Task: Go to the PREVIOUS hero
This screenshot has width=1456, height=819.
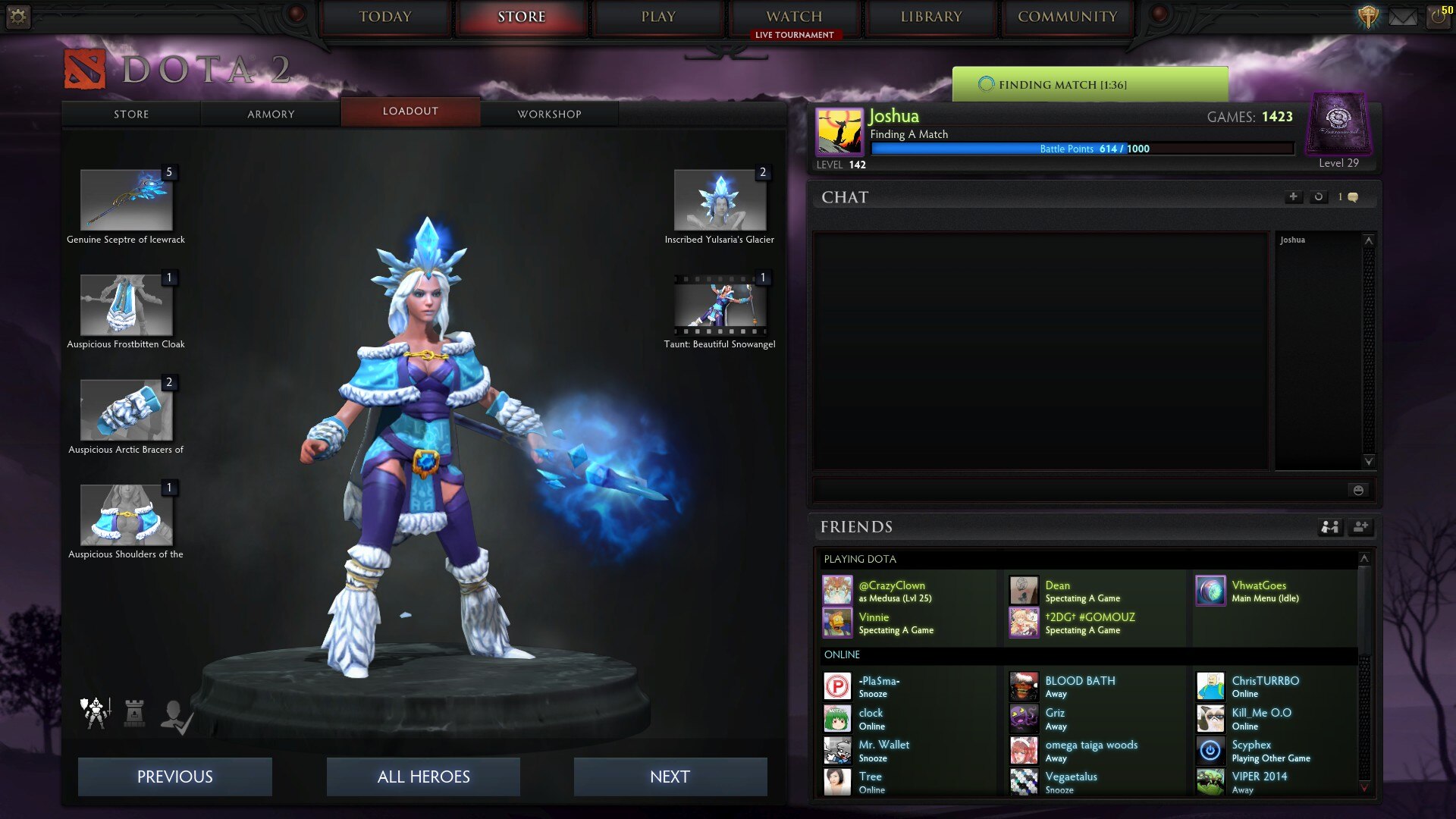Action: pos(174,777)
